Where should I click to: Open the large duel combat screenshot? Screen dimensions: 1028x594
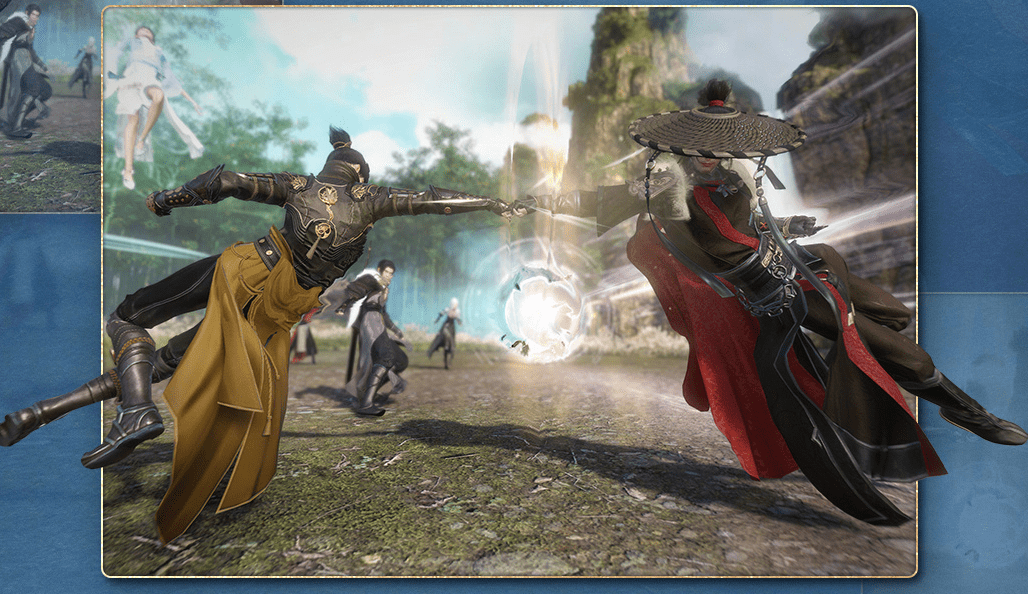point(510,292)
